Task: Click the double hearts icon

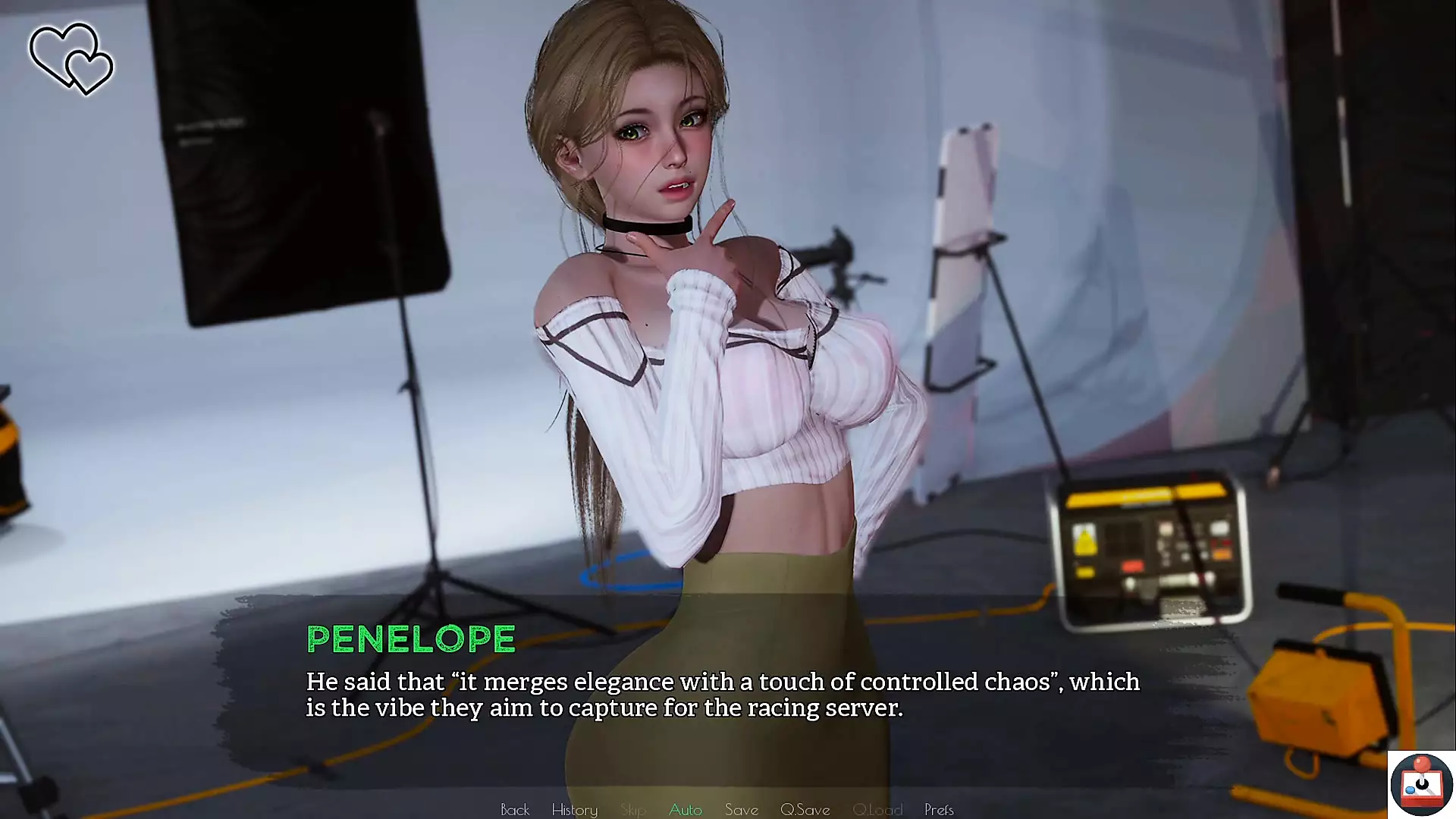Action: click(71, 59)
